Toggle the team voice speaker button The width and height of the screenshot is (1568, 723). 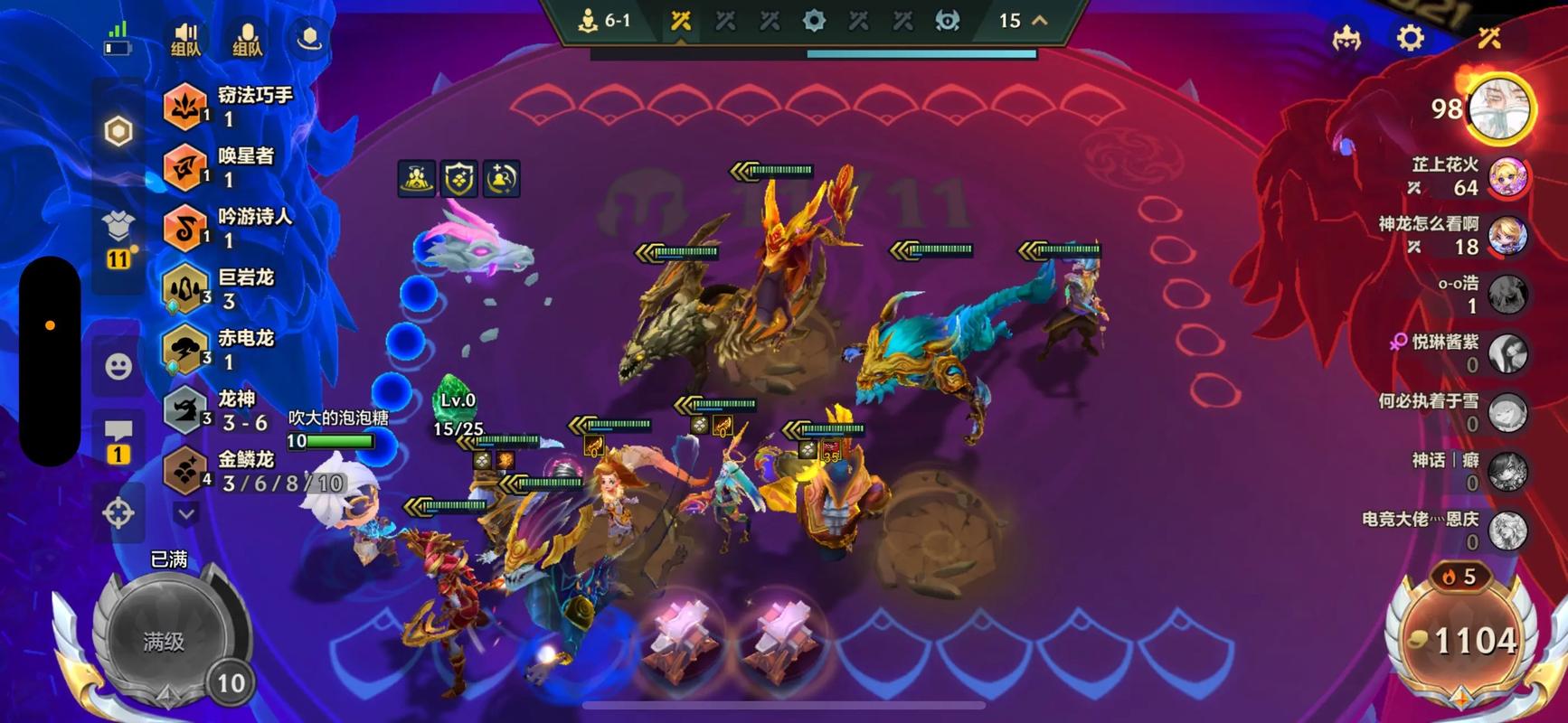click(185, 38)
